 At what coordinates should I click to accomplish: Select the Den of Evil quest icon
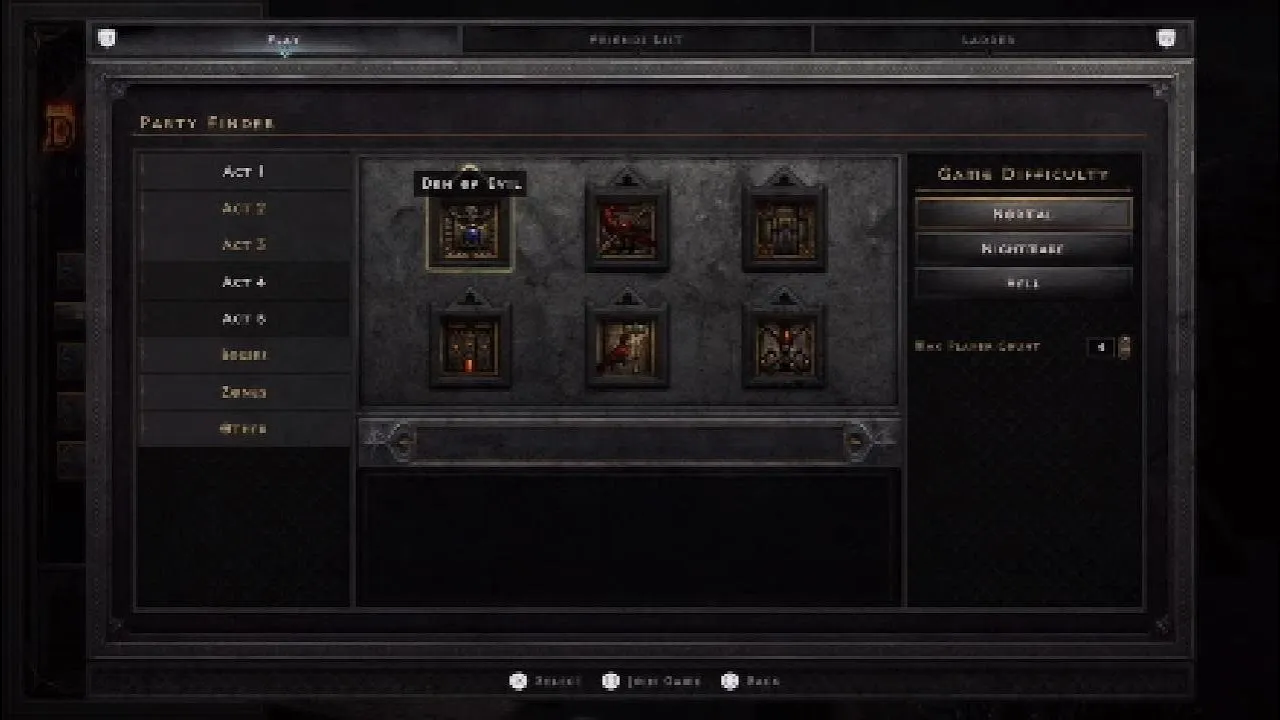(x=470, y=231)
